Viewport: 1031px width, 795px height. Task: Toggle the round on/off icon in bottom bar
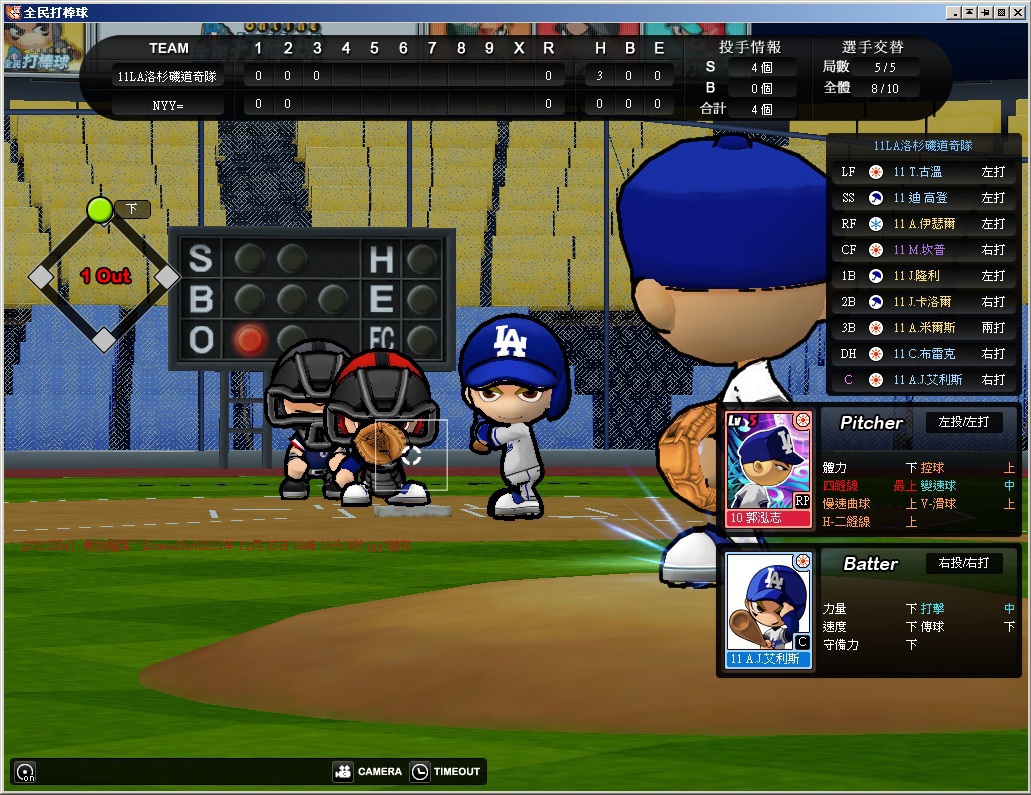[26, 772]
